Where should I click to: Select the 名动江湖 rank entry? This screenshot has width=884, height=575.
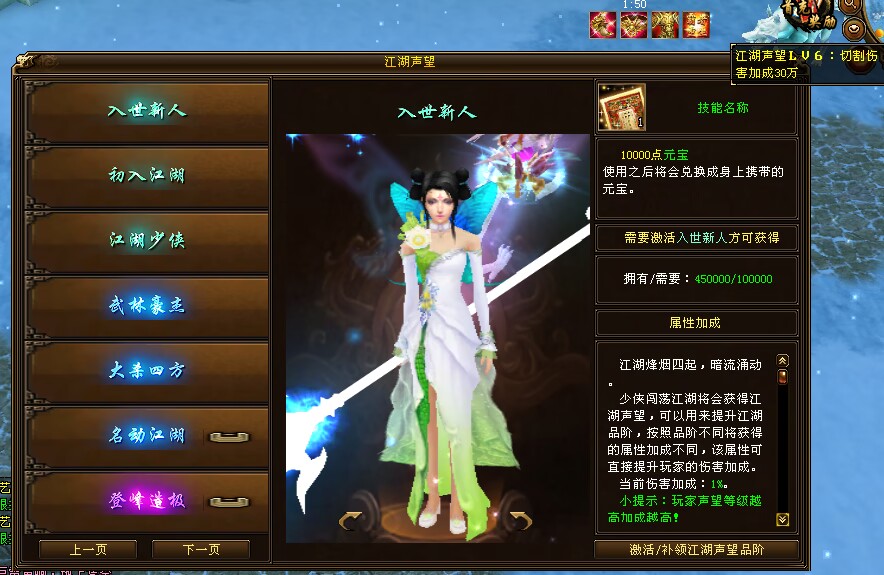click(147, 436)
